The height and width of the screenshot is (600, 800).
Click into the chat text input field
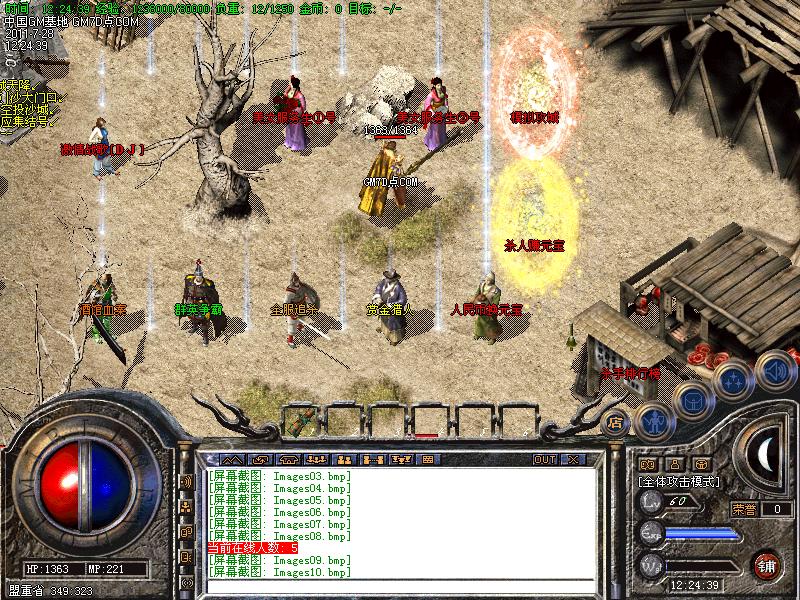[x=400, y=584]
